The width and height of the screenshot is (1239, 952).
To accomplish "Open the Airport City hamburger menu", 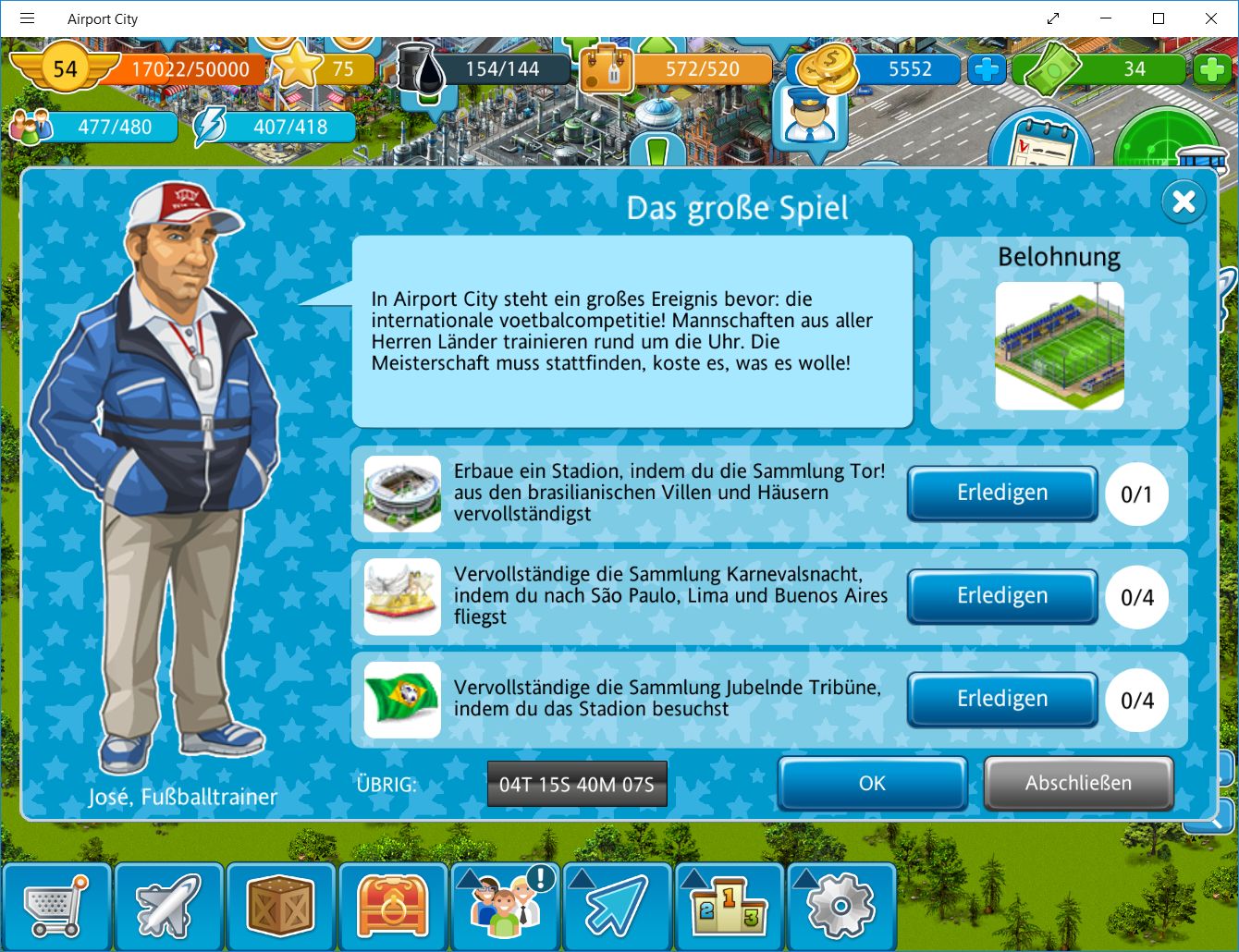I will click(27, 18).
